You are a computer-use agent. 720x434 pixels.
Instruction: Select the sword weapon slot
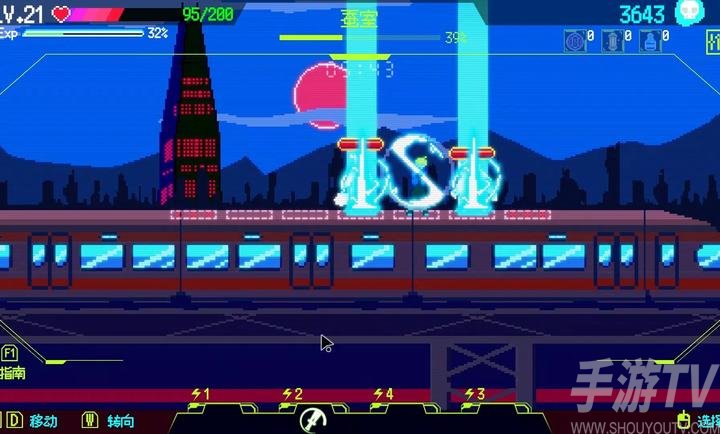pos(312,419)
